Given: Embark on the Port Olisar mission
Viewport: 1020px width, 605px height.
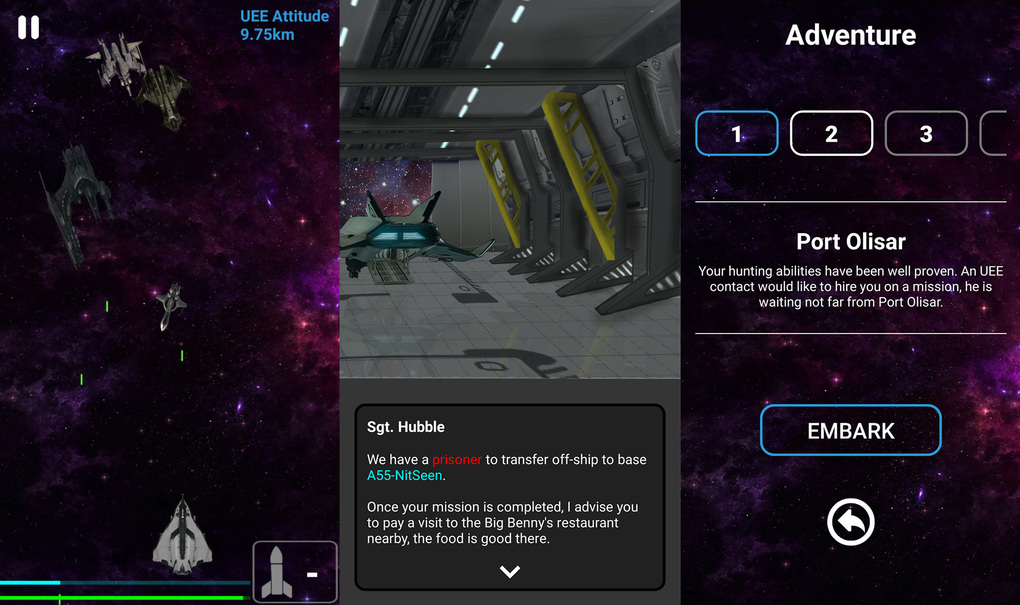Looking at the screenshot, I should (850, 430).
